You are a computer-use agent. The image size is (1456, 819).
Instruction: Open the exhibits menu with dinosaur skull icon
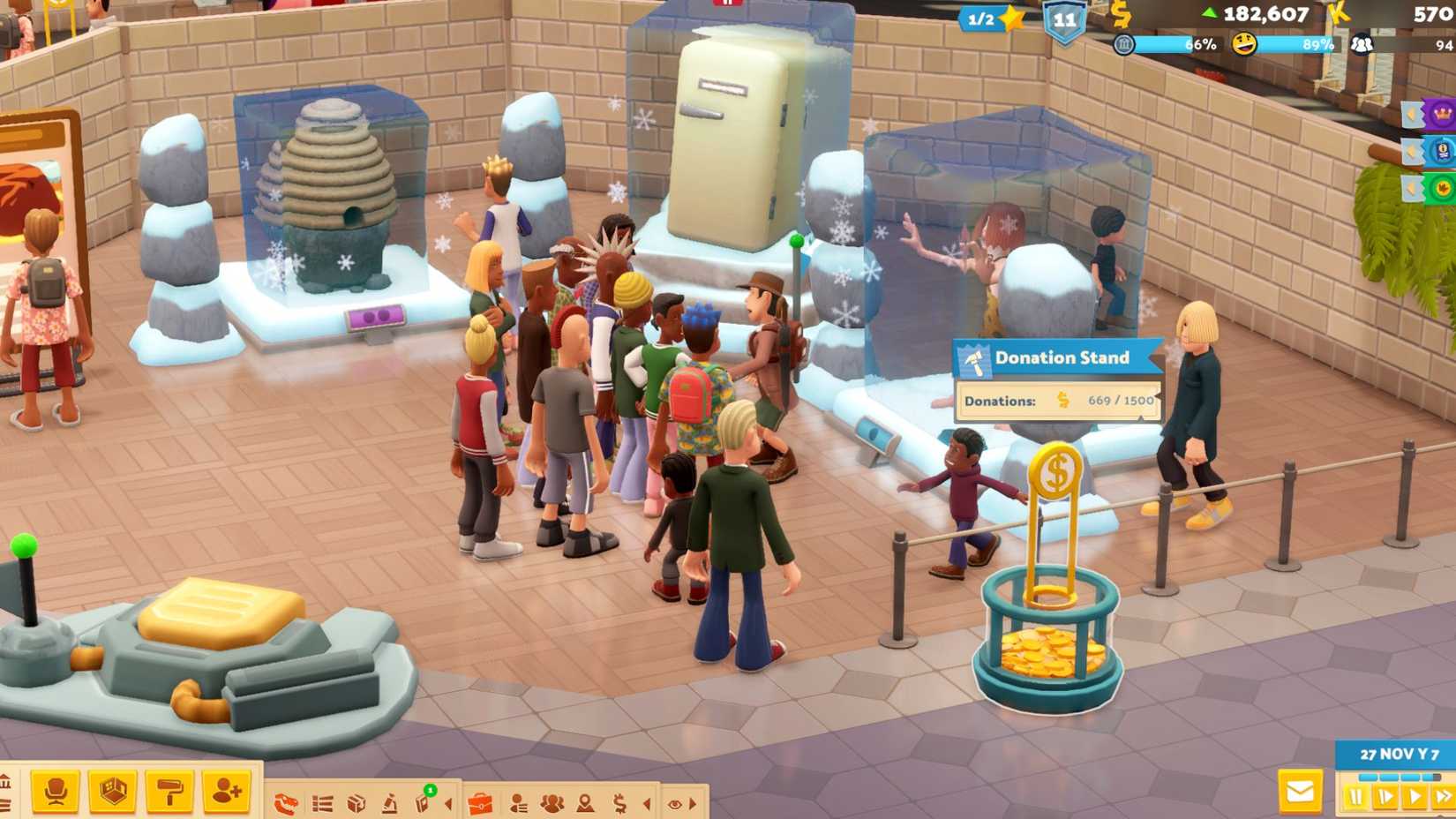[x=287, y=803]
